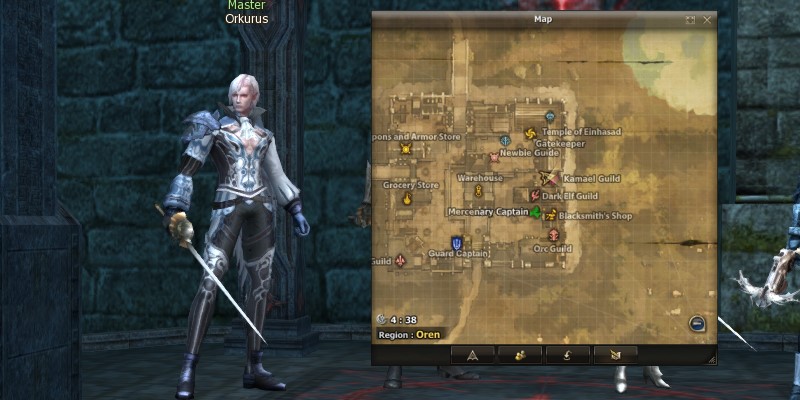Viewport: 800px width, 400px height.
Task: Click the Guard Captain shield marker
Action: tap(457, 242)
